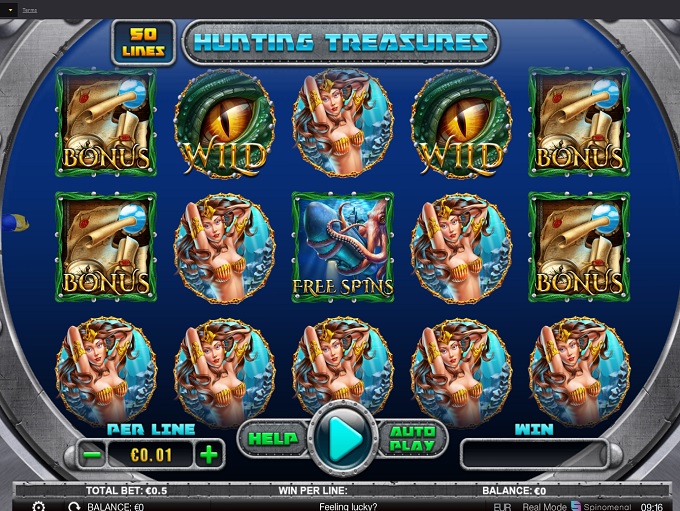This screenshot has width=680, height=511.
Task: Open the gear settings icon
Action: (x=39, y=506)
